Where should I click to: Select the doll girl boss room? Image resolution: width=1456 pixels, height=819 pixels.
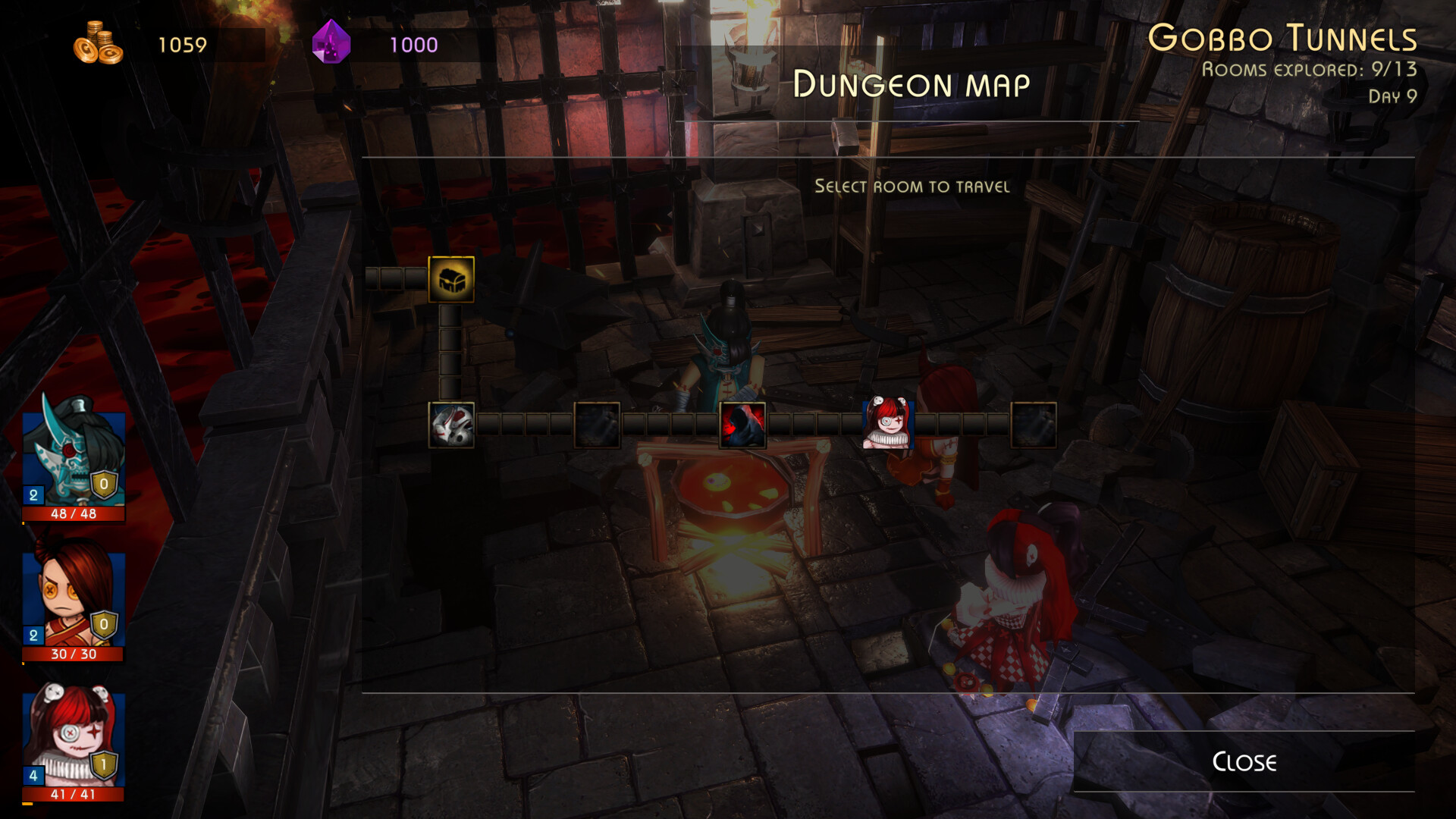pyautogui.click(x=889, y=426)
